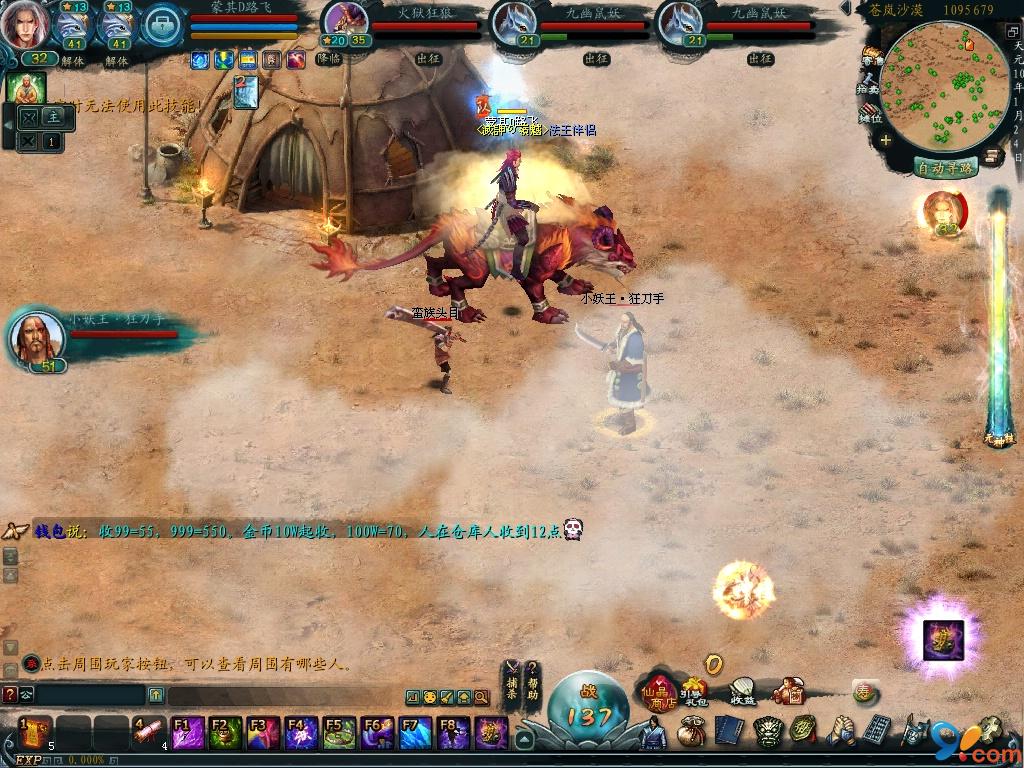Viewport: 1024px width, 768px height.
Task: Zoom the minimap with the plus button
Action: point(886,141)
